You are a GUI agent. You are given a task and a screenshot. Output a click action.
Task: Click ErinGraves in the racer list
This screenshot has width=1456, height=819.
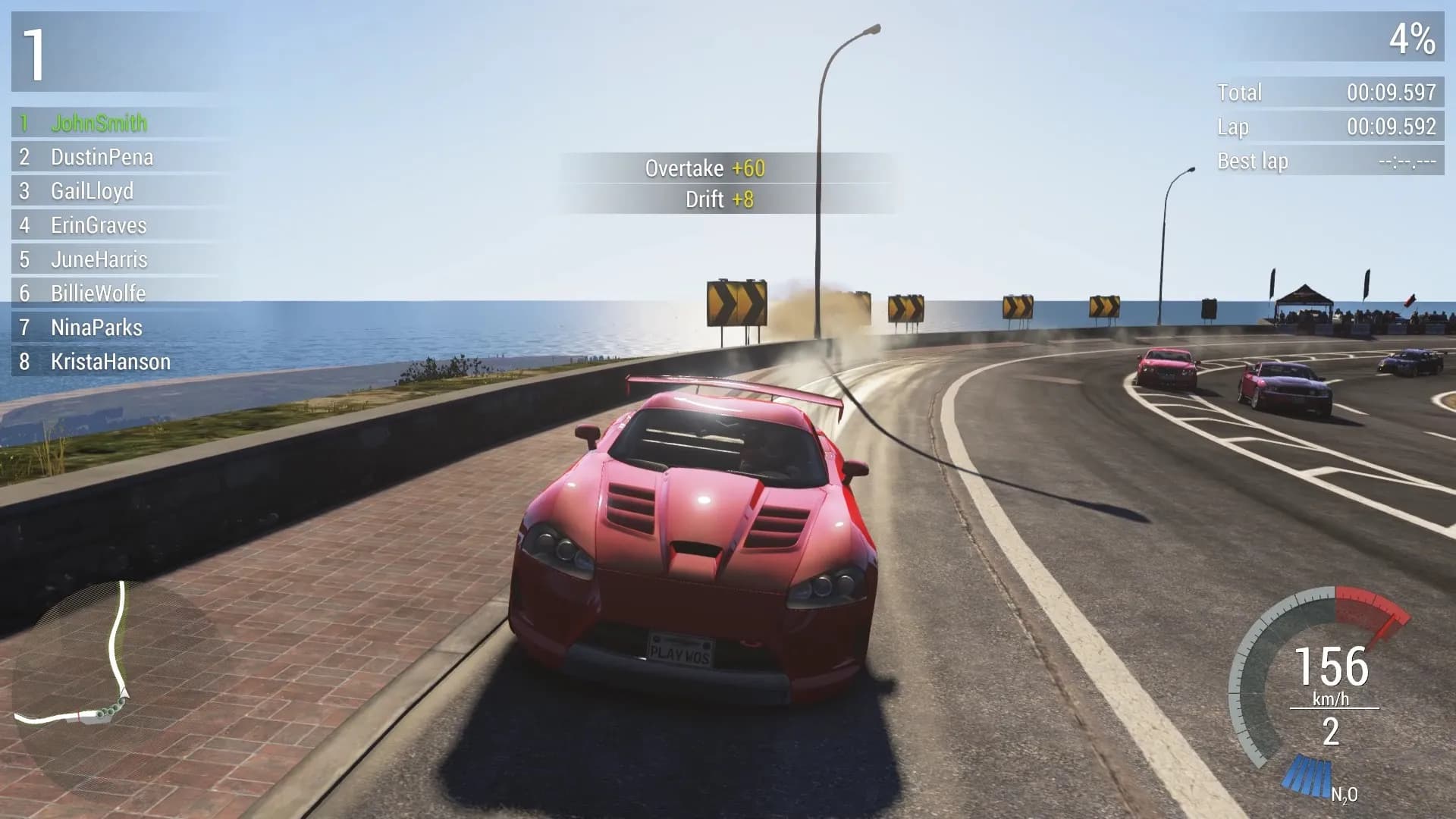pos(99,225)
